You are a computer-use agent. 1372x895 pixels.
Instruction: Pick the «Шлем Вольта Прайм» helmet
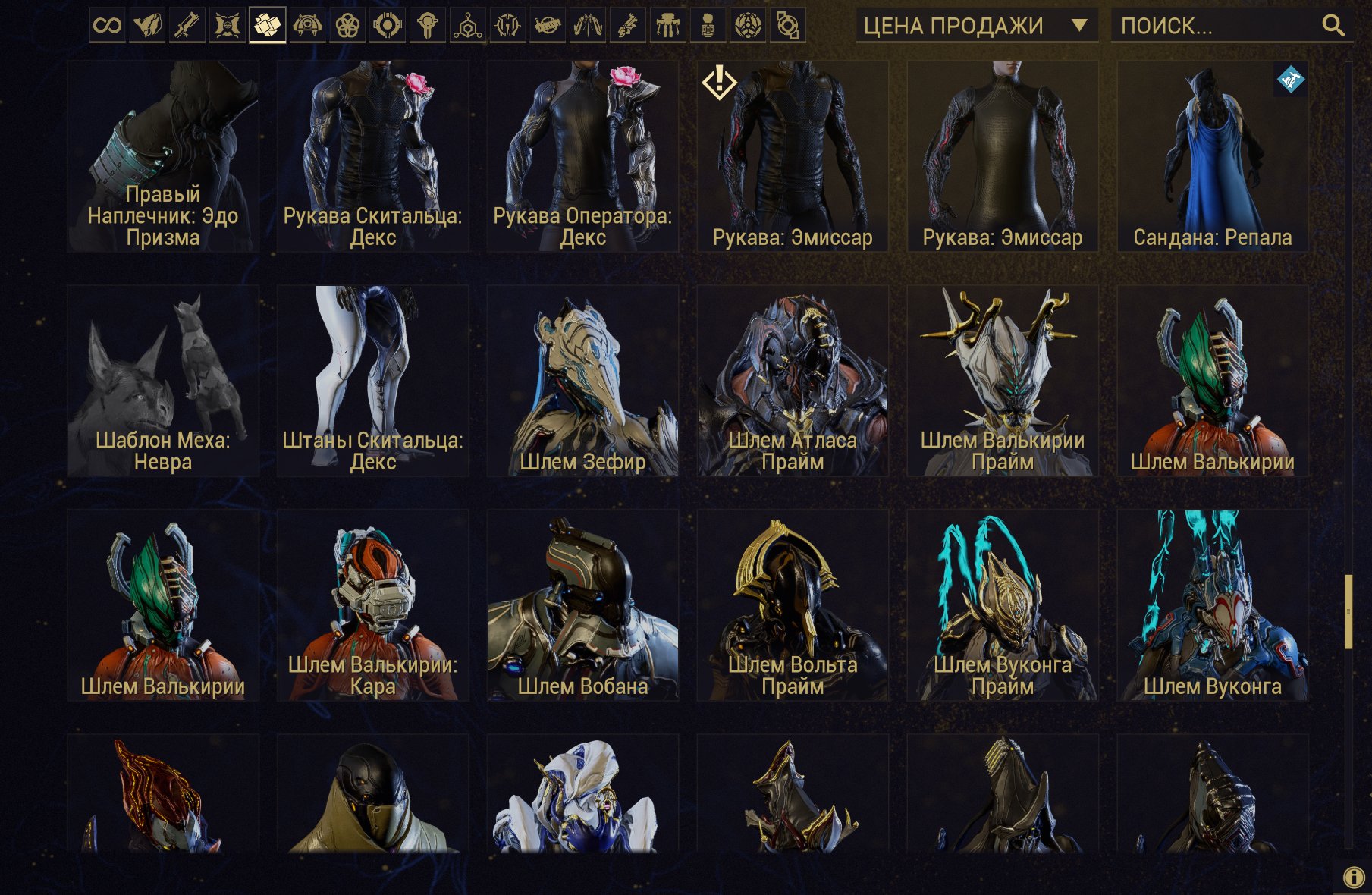tap(793, 605)
